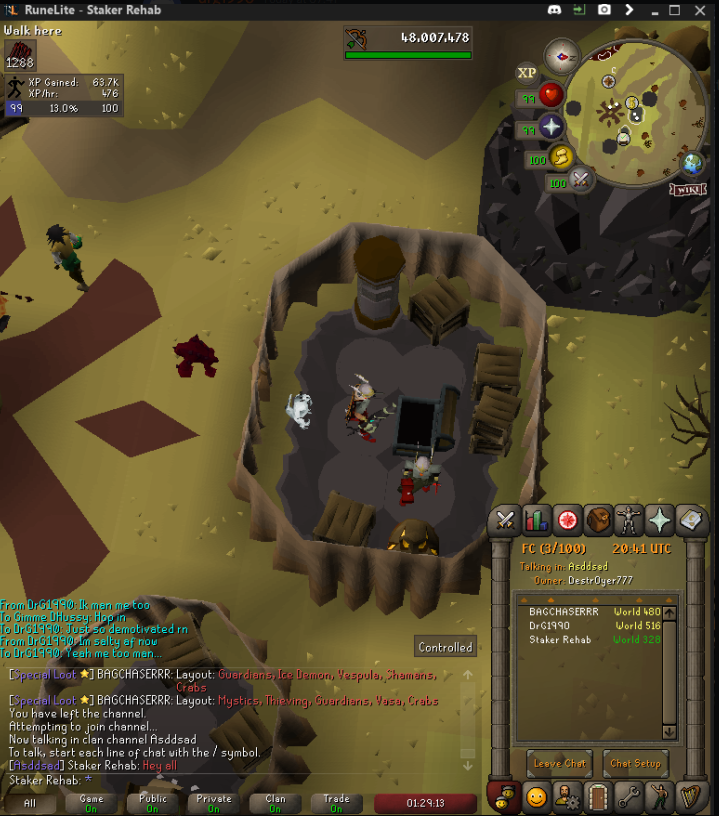Viewport: 719px width, 816px height.
Task: Open the worn equipment tab
Action: [629, 520]
